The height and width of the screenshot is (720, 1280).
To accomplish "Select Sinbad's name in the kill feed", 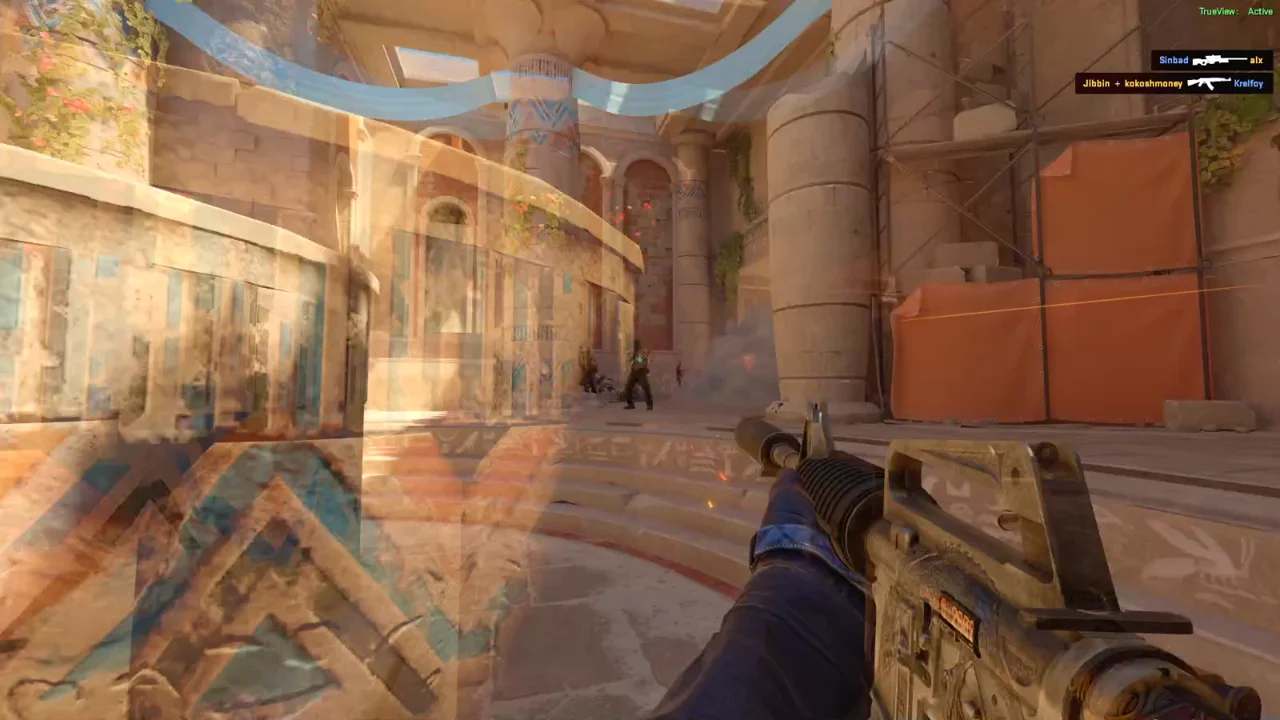I will (1173, 60).
